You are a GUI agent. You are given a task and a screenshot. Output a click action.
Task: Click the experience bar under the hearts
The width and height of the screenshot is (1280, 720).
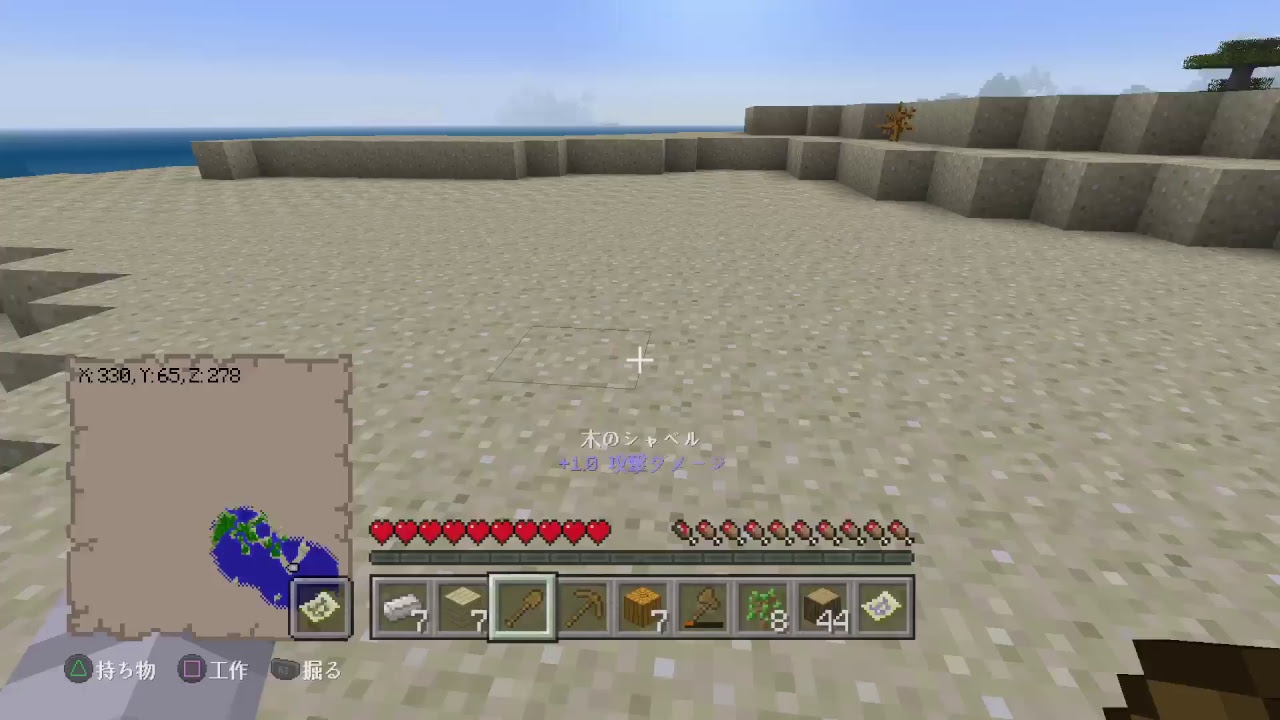click(x=640, y=557)
